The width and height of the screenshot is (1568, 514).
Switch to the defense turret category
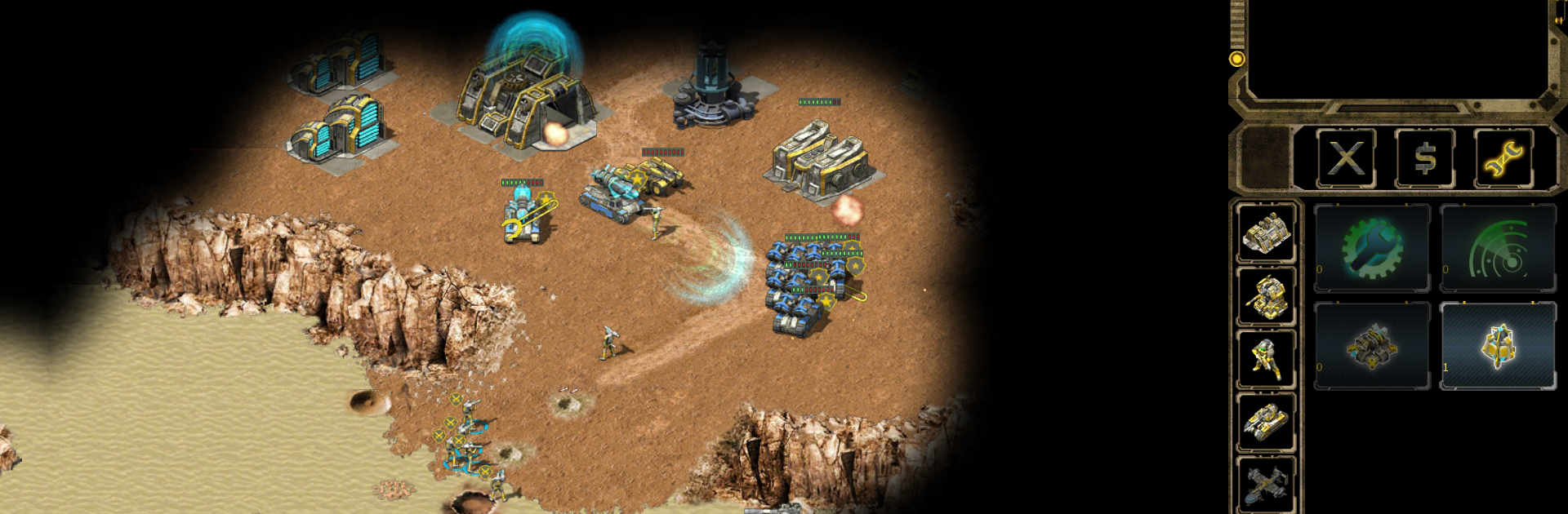click(1266, 296)
